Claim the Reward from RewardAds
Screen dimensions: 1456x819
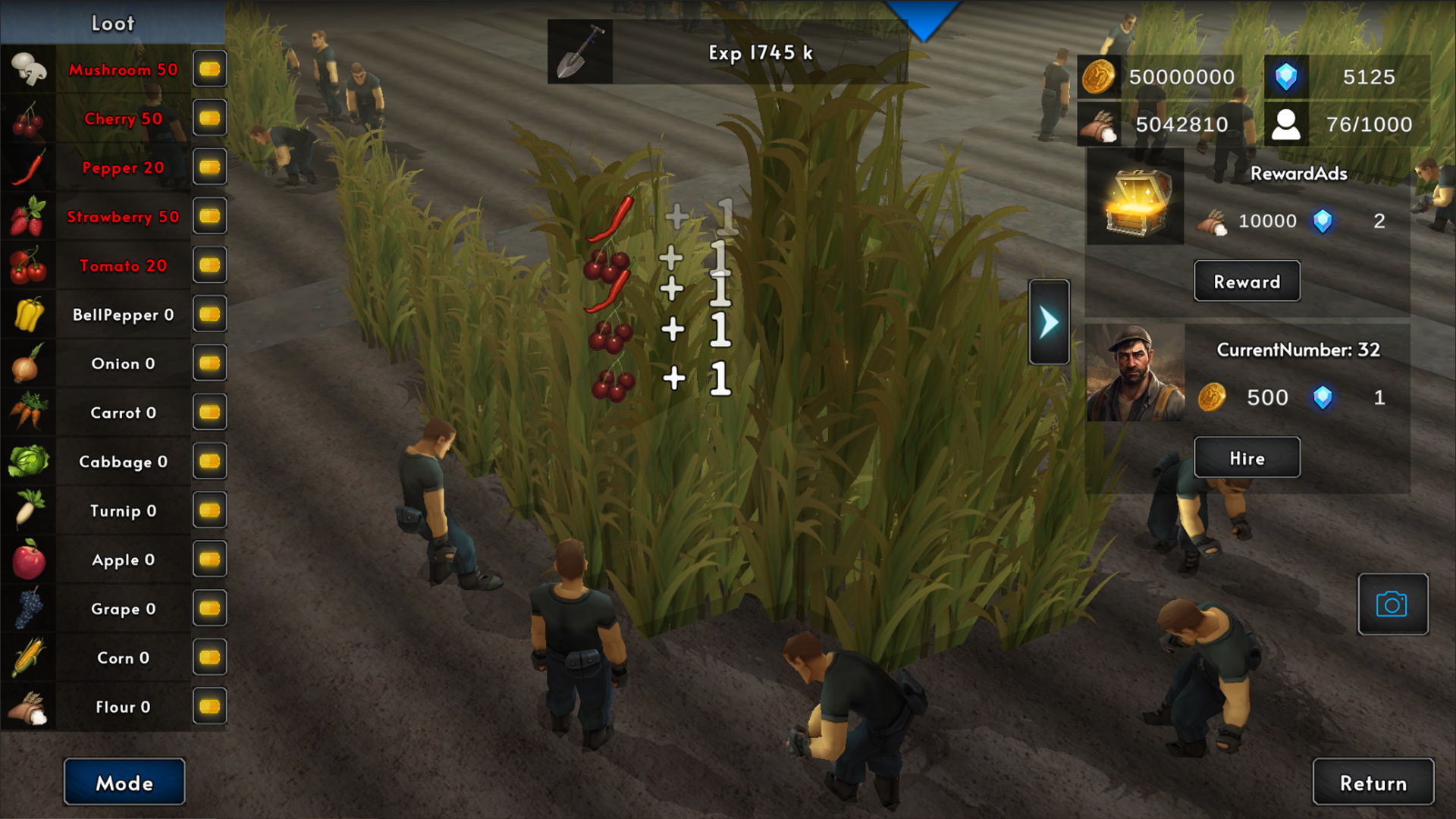(x=1247, y=281)
